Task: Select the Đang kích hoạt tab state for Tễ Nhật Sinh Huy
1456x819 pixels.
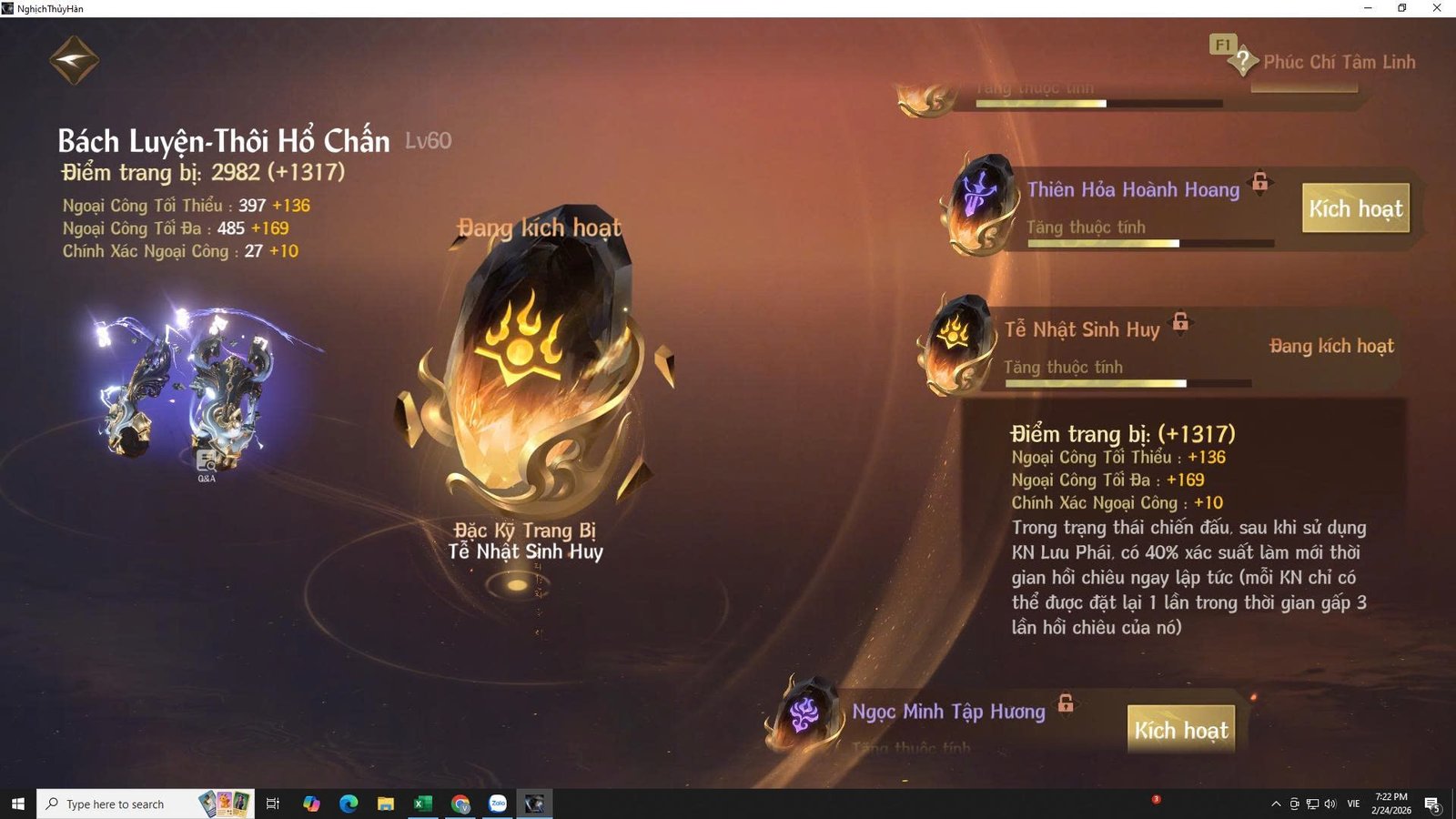Action: (x=1332, y=346)
